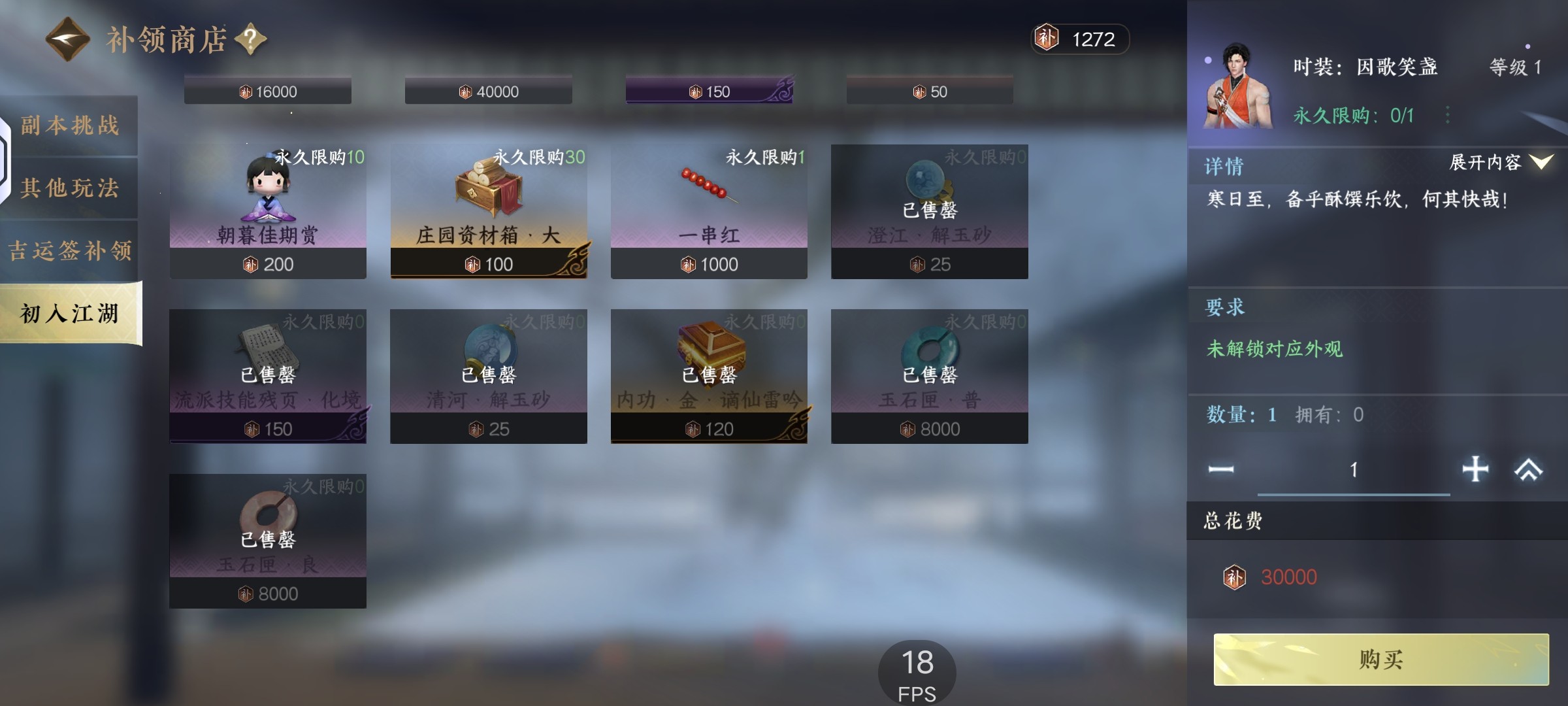The height and width of the screenshot is (706, 1568).
Task: Decrease purchase quantity with the minus button
Action: coord(1221,469)
